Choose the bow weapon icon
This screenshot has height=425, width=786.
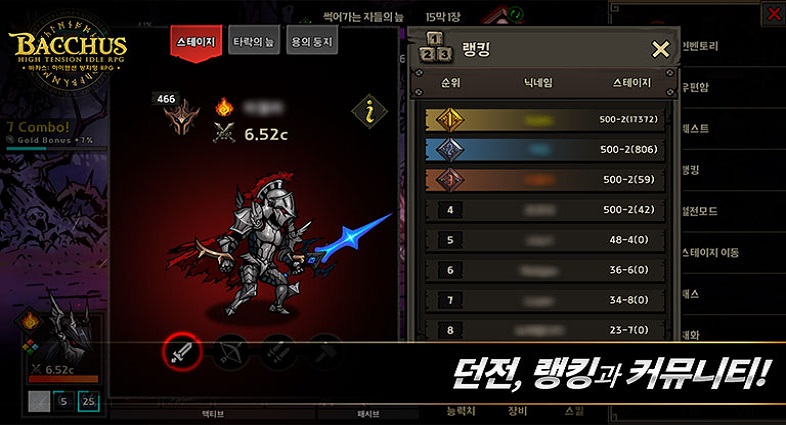tap(231, 351)
